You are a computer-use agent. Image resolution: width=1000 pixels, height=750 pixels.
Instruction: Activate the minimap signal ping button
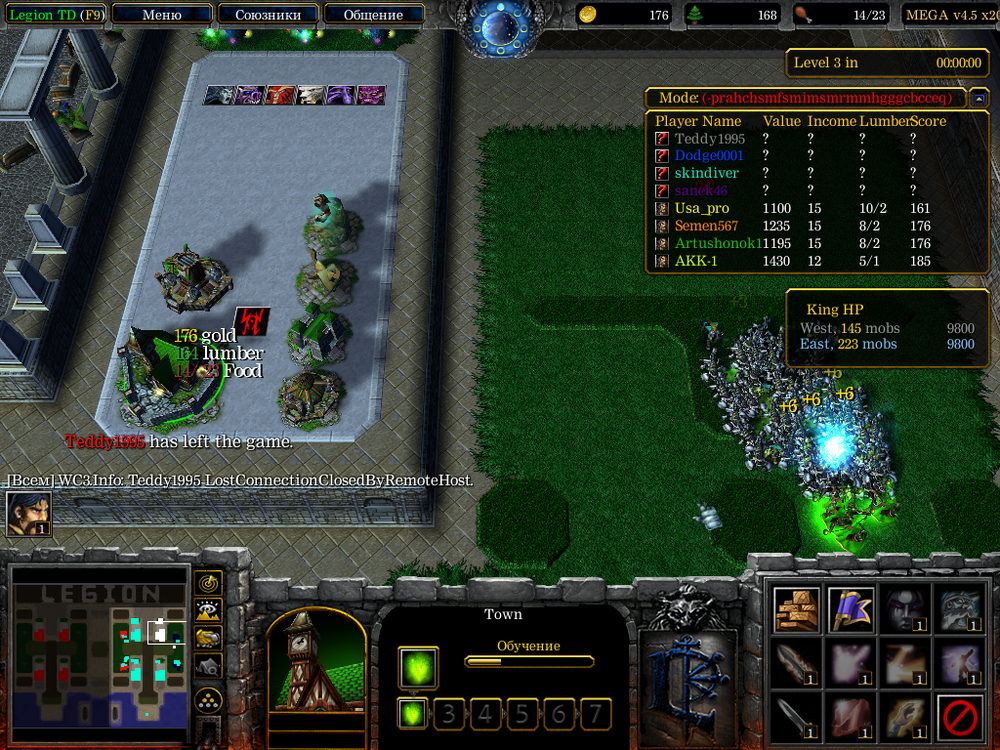coord(208,582)
